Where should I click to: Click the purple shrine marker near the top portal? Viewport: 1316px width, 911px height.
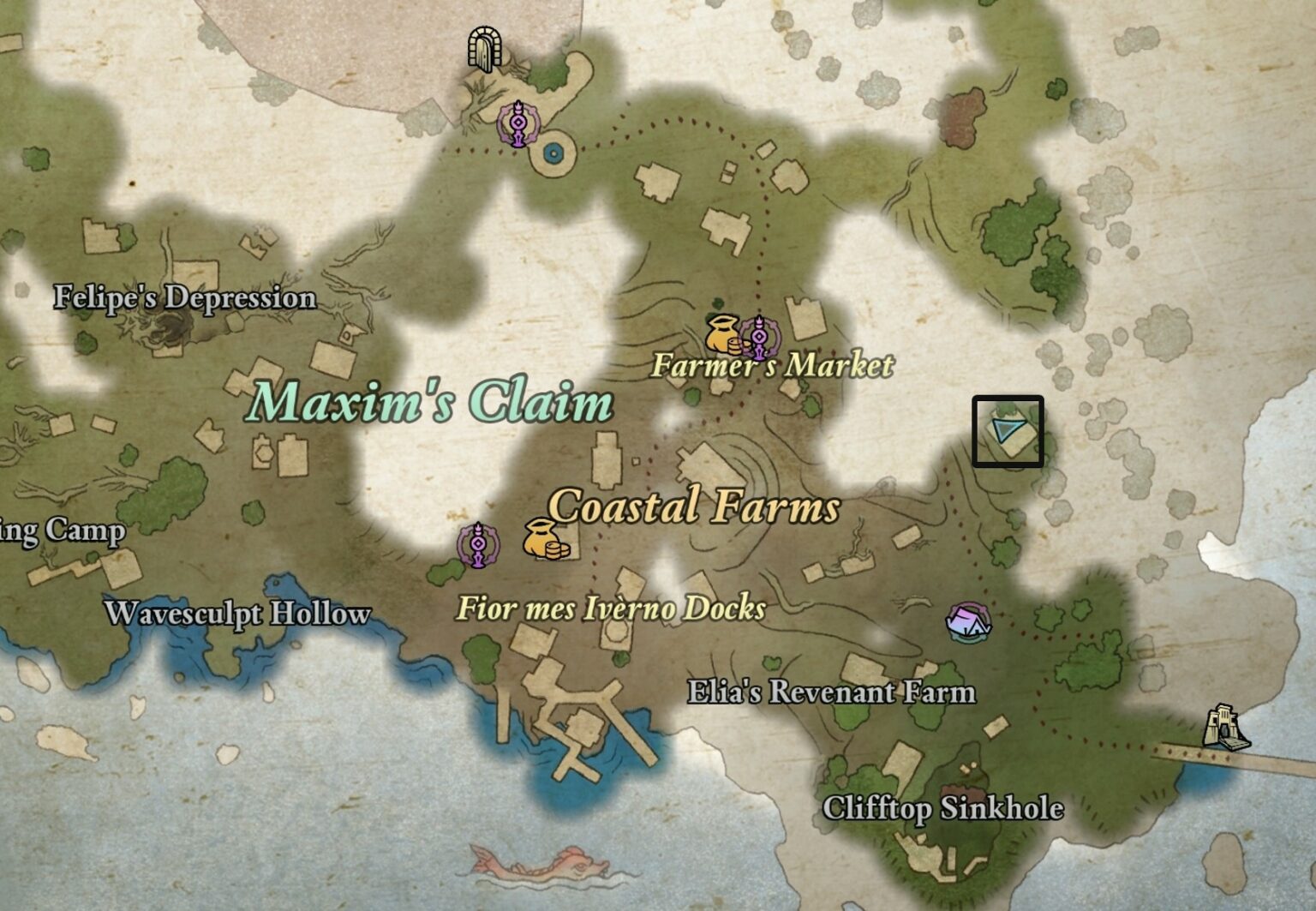[x=518, y=123]
